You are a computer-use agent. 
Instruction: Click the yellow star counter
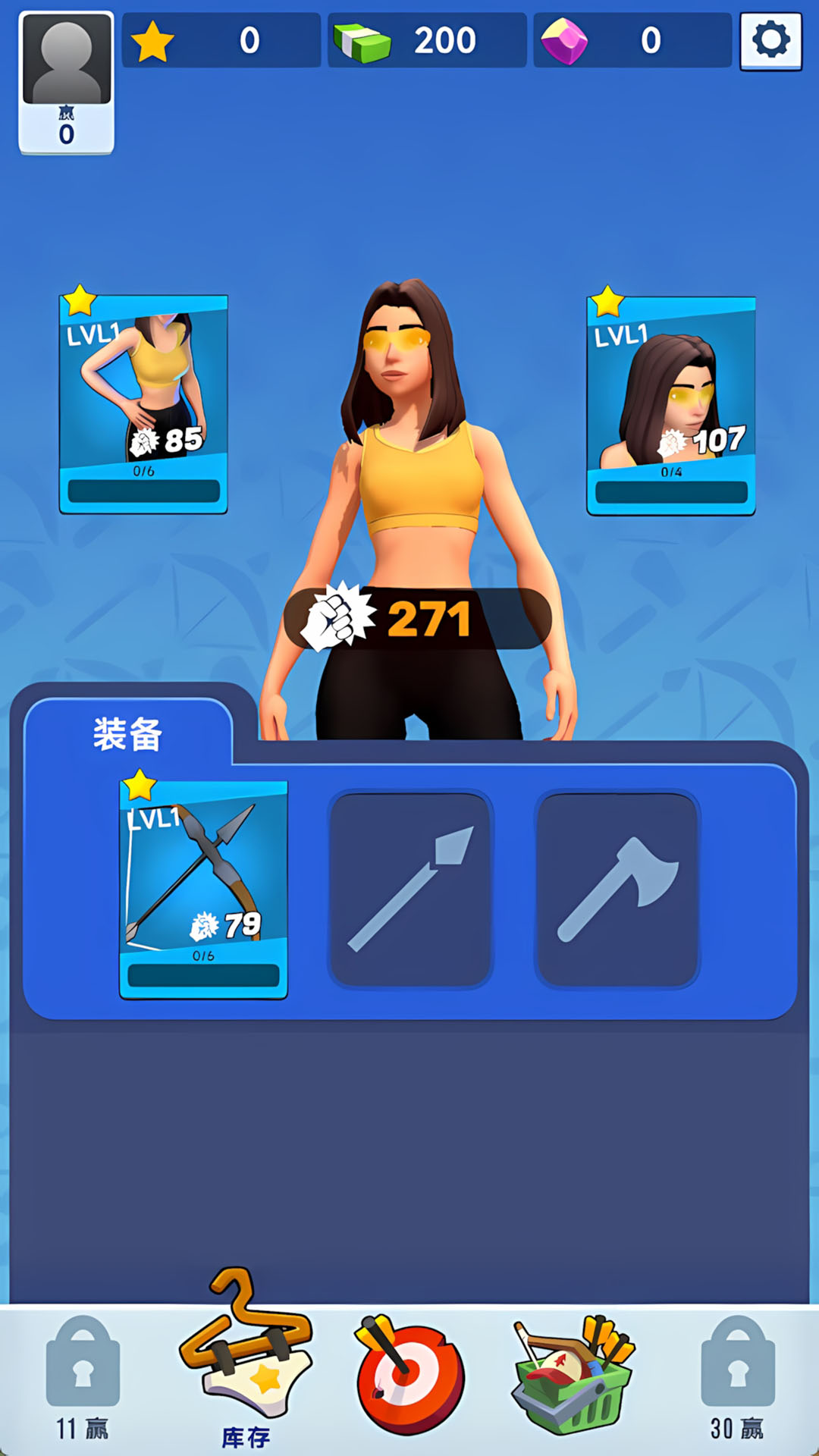[x=221, y=41]
